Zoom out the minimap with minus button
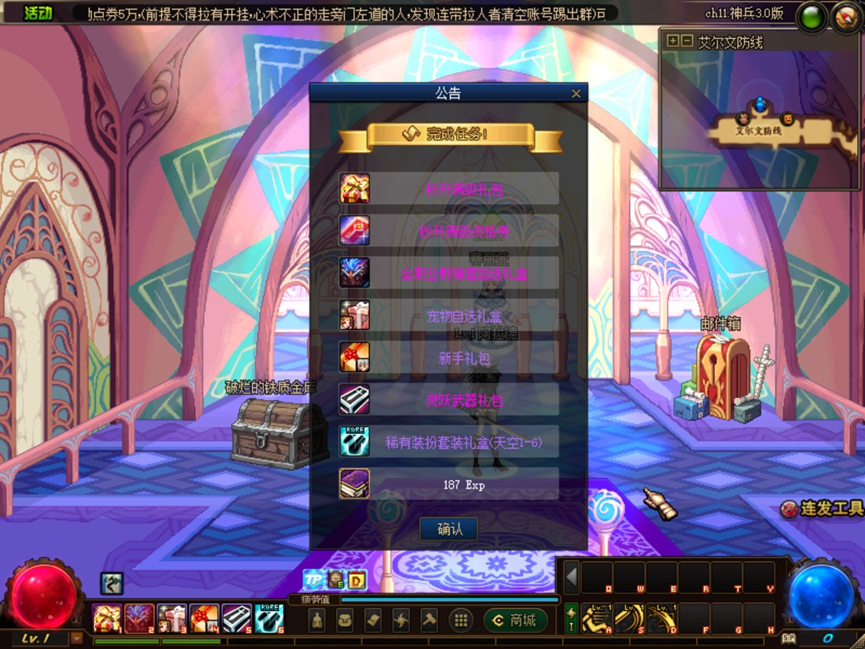The width and height of the screenshot is (865, 649). [687, 42]
